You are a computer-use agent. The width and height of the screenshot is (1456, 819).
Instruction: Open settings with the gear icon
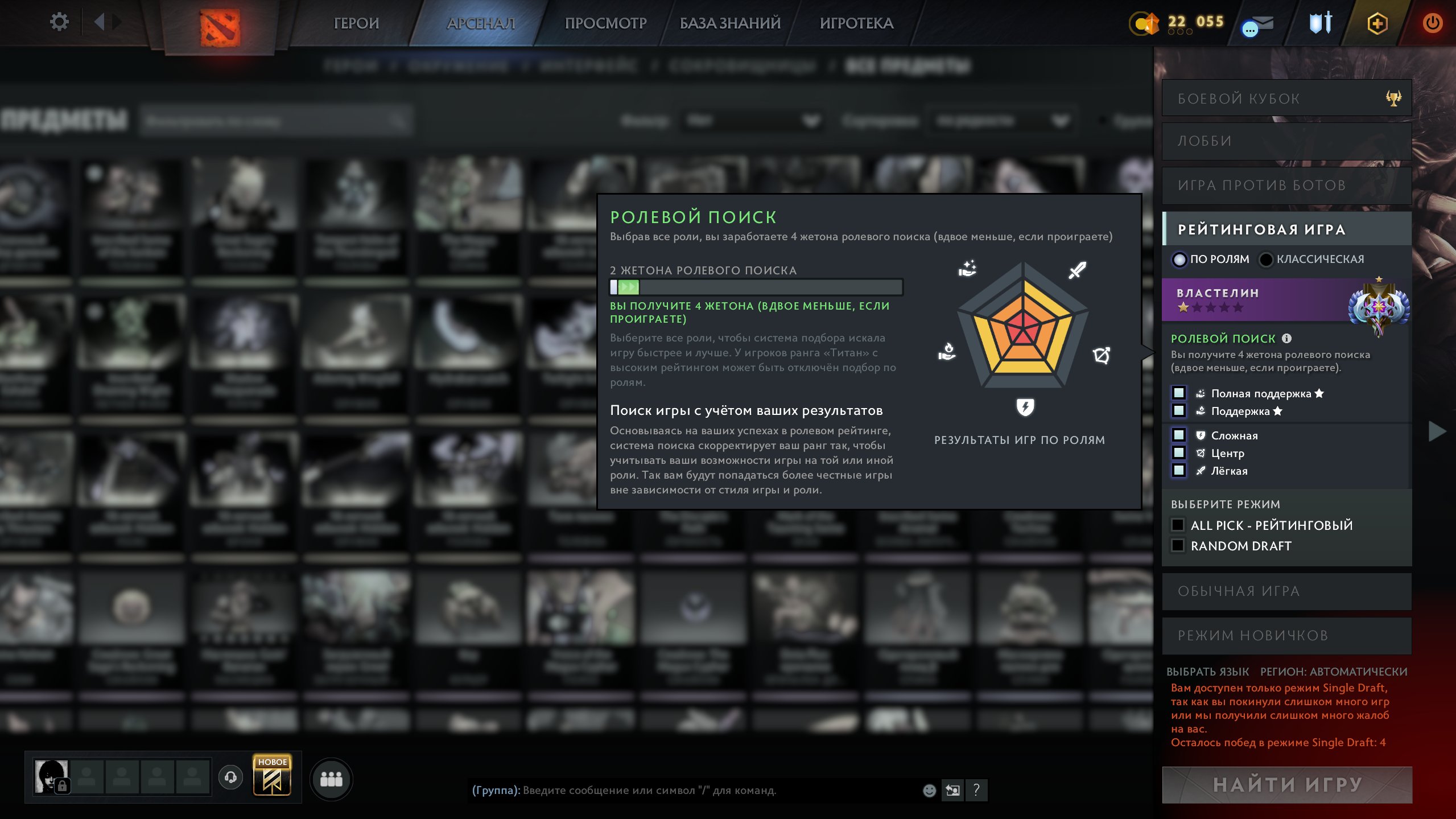(59, 21)
